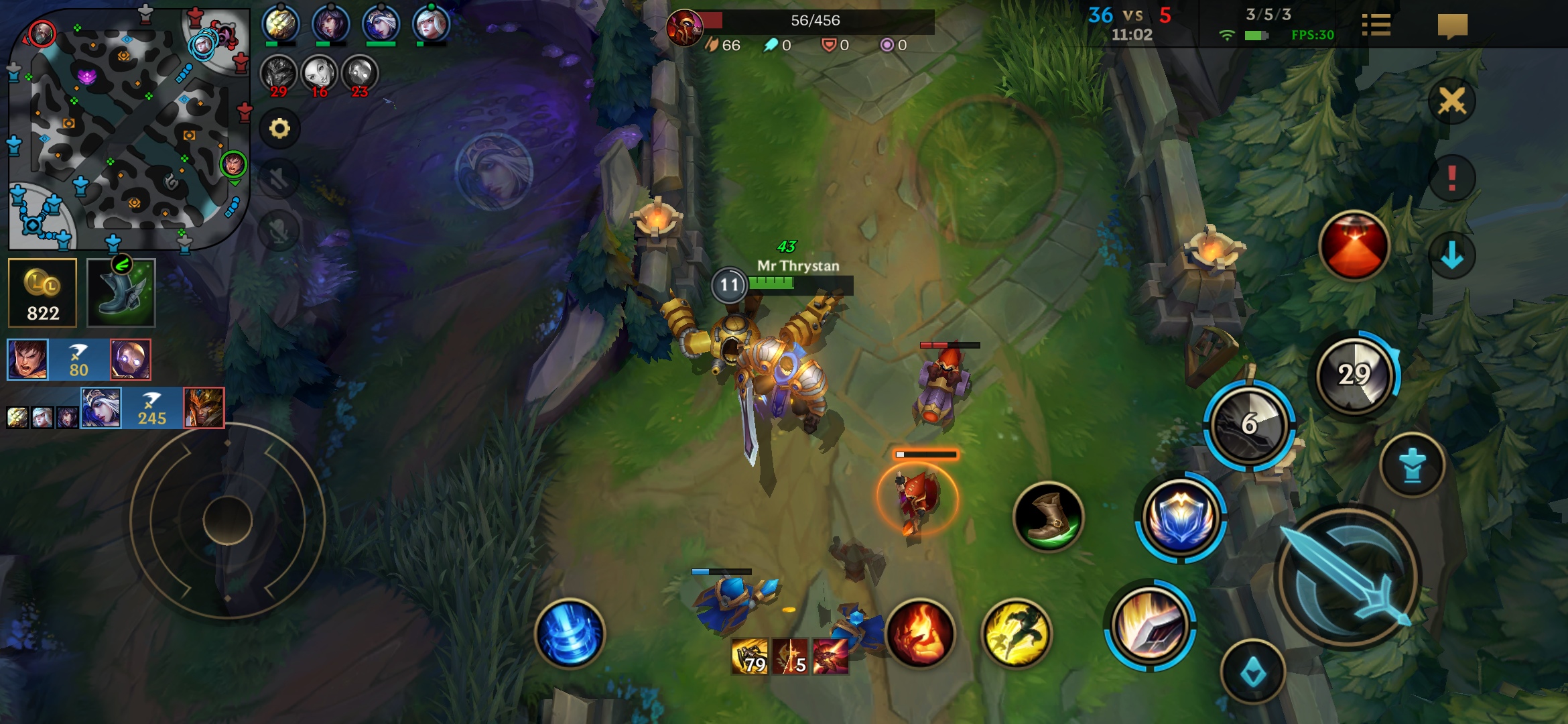Buy the recommended boots item
Screen dimensions: 1568x724
pyautogui.click(x=121, y=293)
